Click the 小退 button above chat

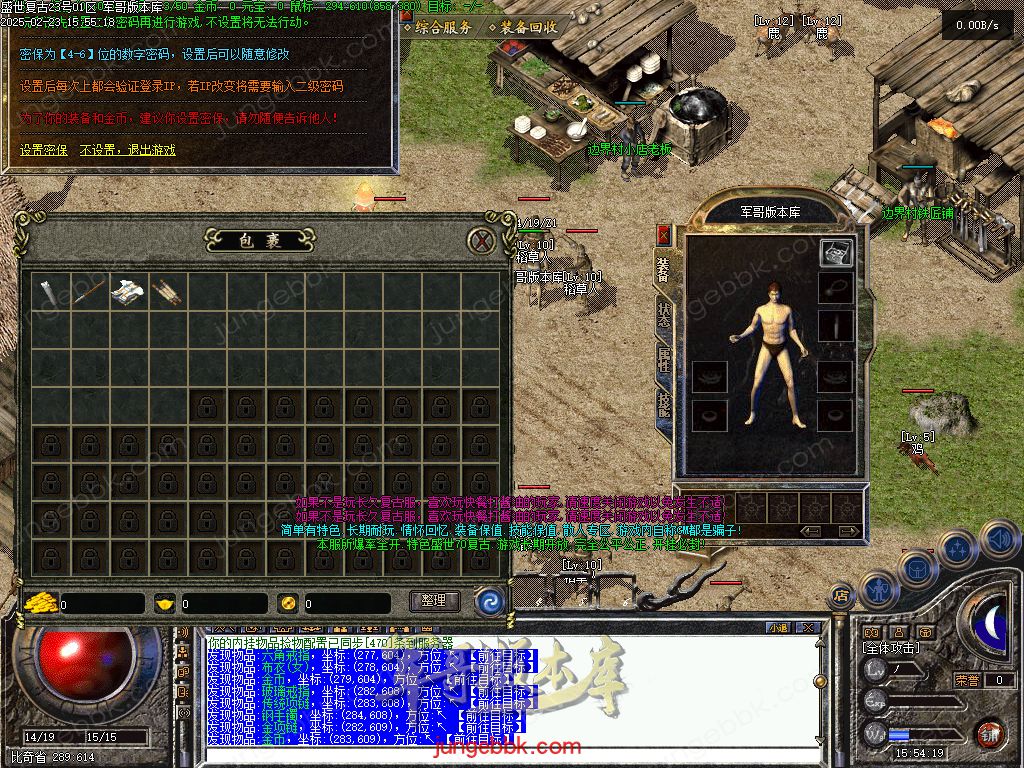click(x=778, y=627)
